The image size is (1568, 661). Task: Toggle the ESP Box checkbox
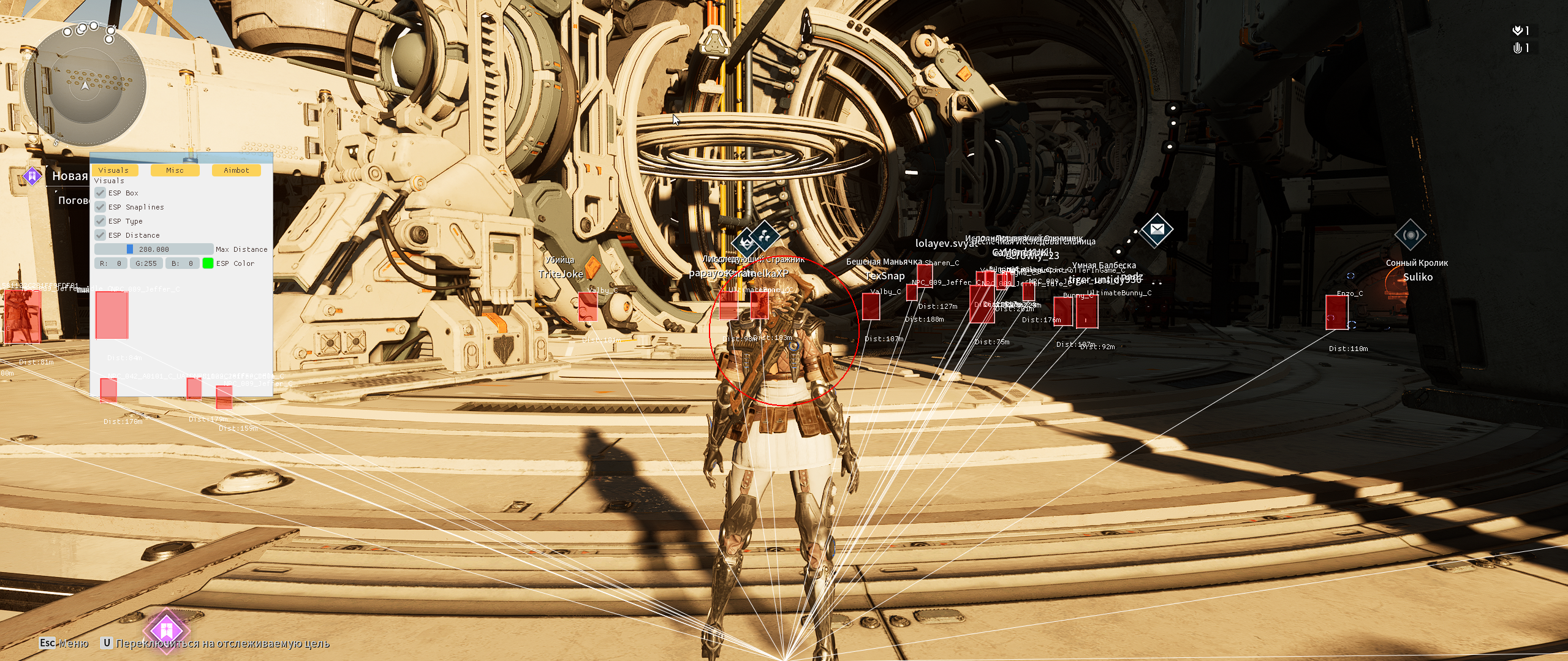coord(100,193)
